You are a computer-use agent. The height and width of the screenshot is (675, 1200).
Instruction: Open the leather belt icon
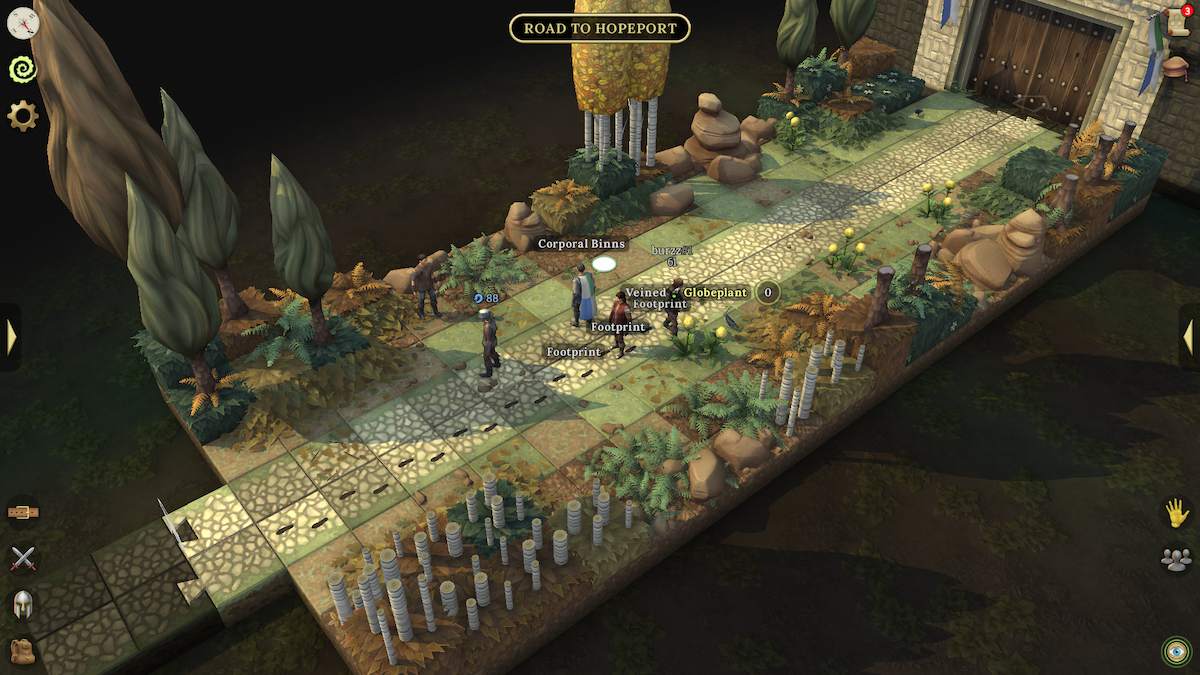tap(22, 512)
